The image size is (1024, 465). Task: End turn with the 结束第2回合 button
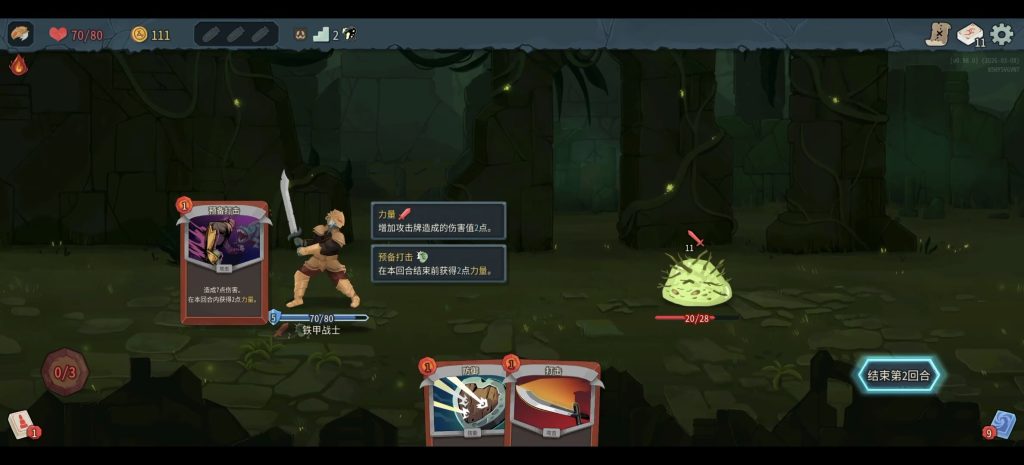pyautogui.click(x=898, y=376)
